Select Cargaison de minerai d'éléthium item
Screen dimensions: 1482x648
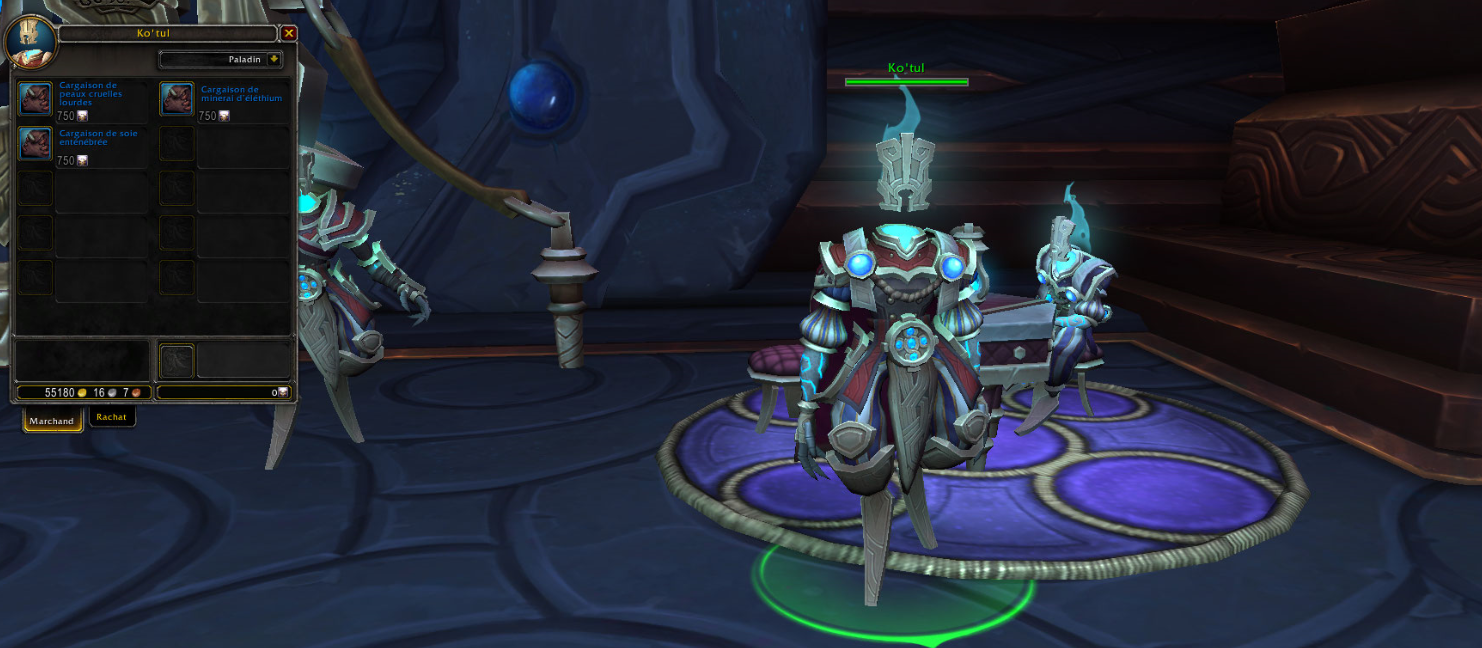coord(178,99)
